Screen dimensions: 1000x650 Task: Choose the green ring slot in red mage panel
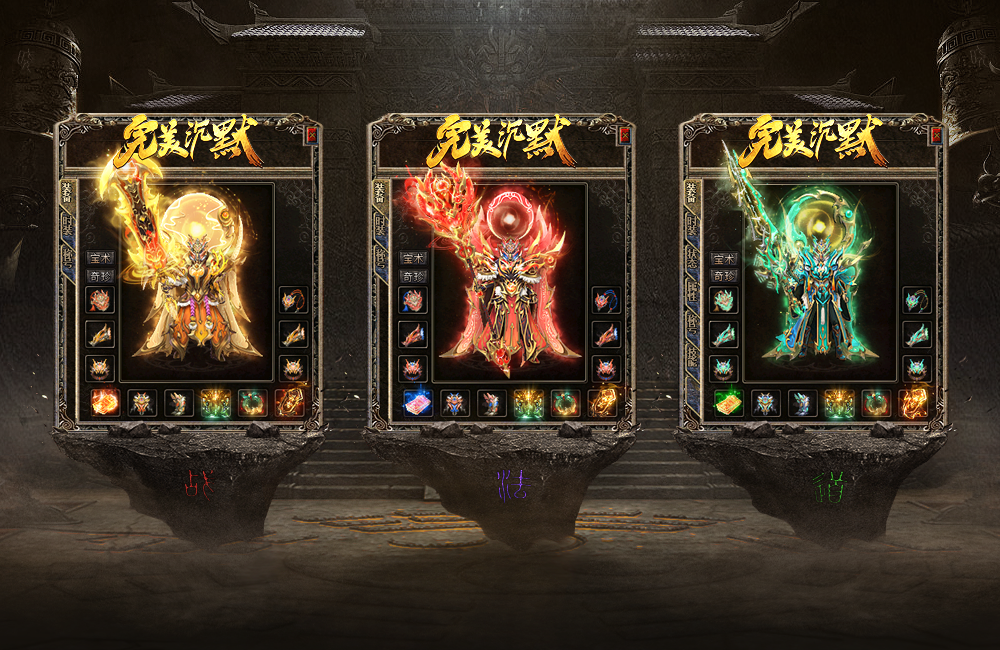click(564, 403)
